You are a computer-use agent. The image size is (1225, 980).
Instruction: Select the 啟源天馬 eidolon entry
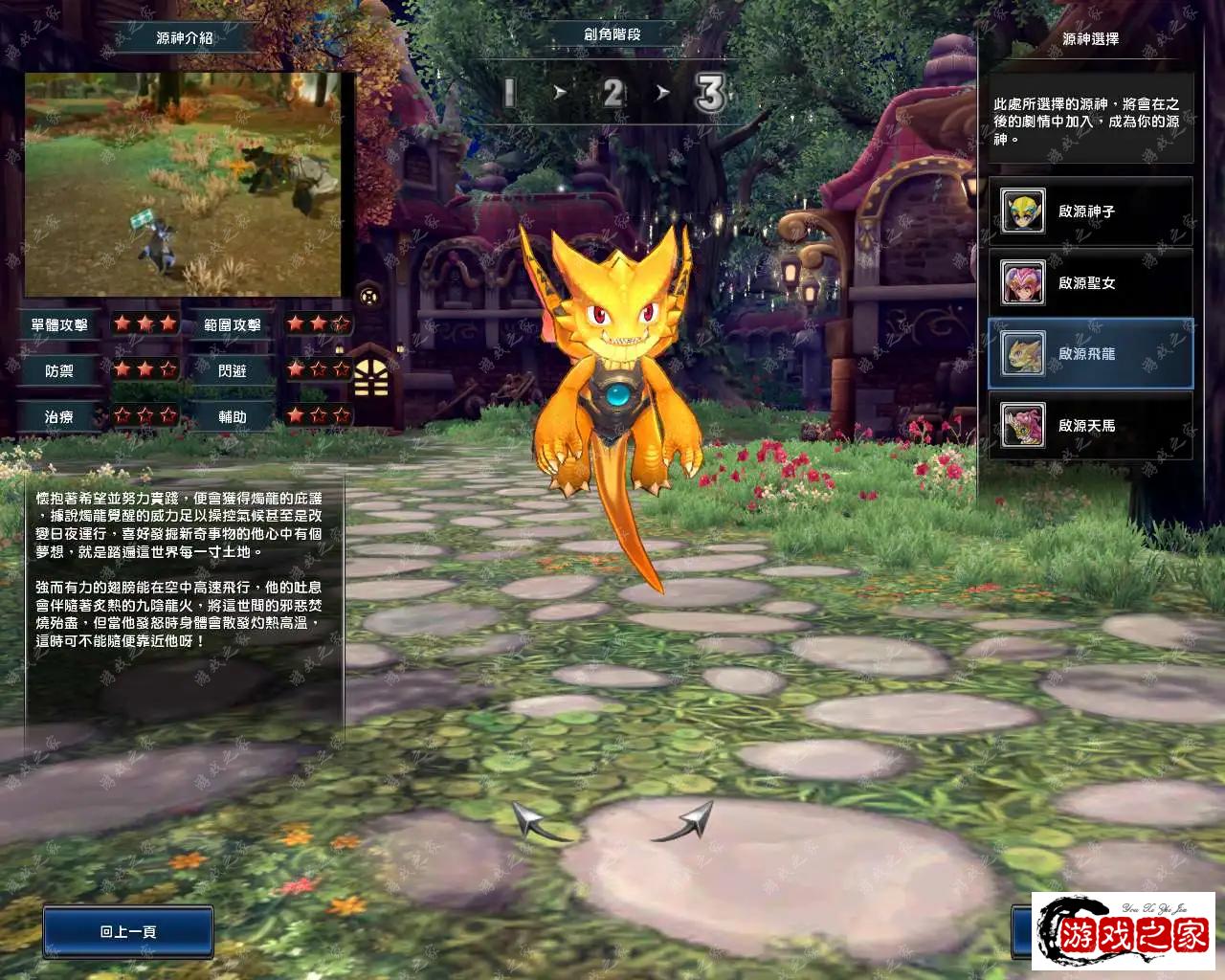pos(1090,426)
